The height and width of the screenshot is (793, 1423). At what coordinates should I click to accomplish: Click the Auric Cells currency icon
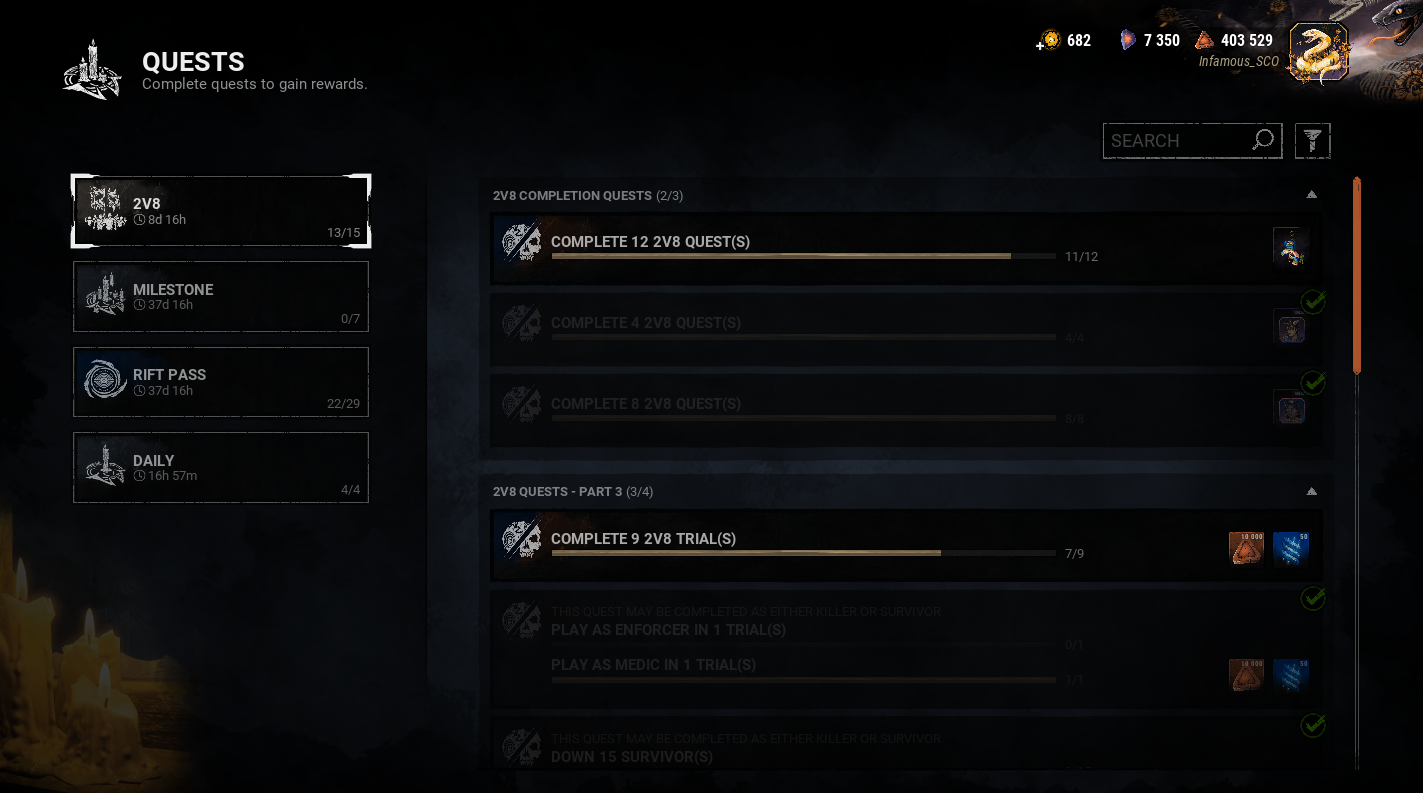[x=1051, y=40]
